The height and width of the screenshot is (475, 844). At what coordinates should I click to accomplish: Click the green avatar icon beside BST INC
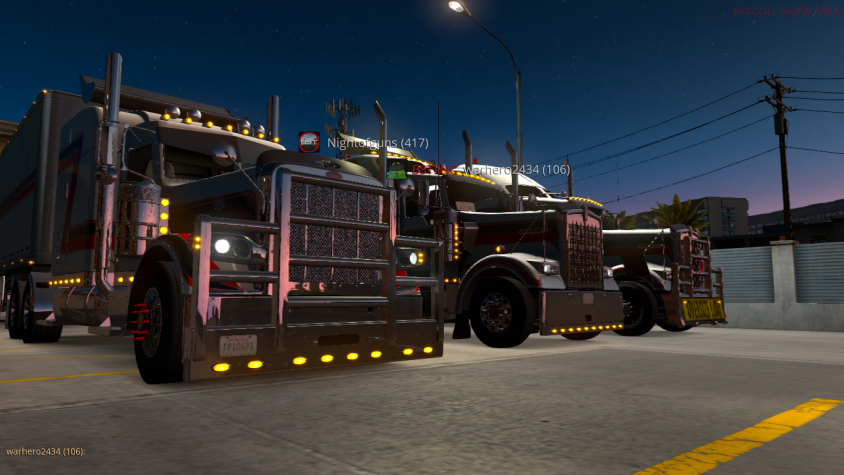[x=398, y=170]
